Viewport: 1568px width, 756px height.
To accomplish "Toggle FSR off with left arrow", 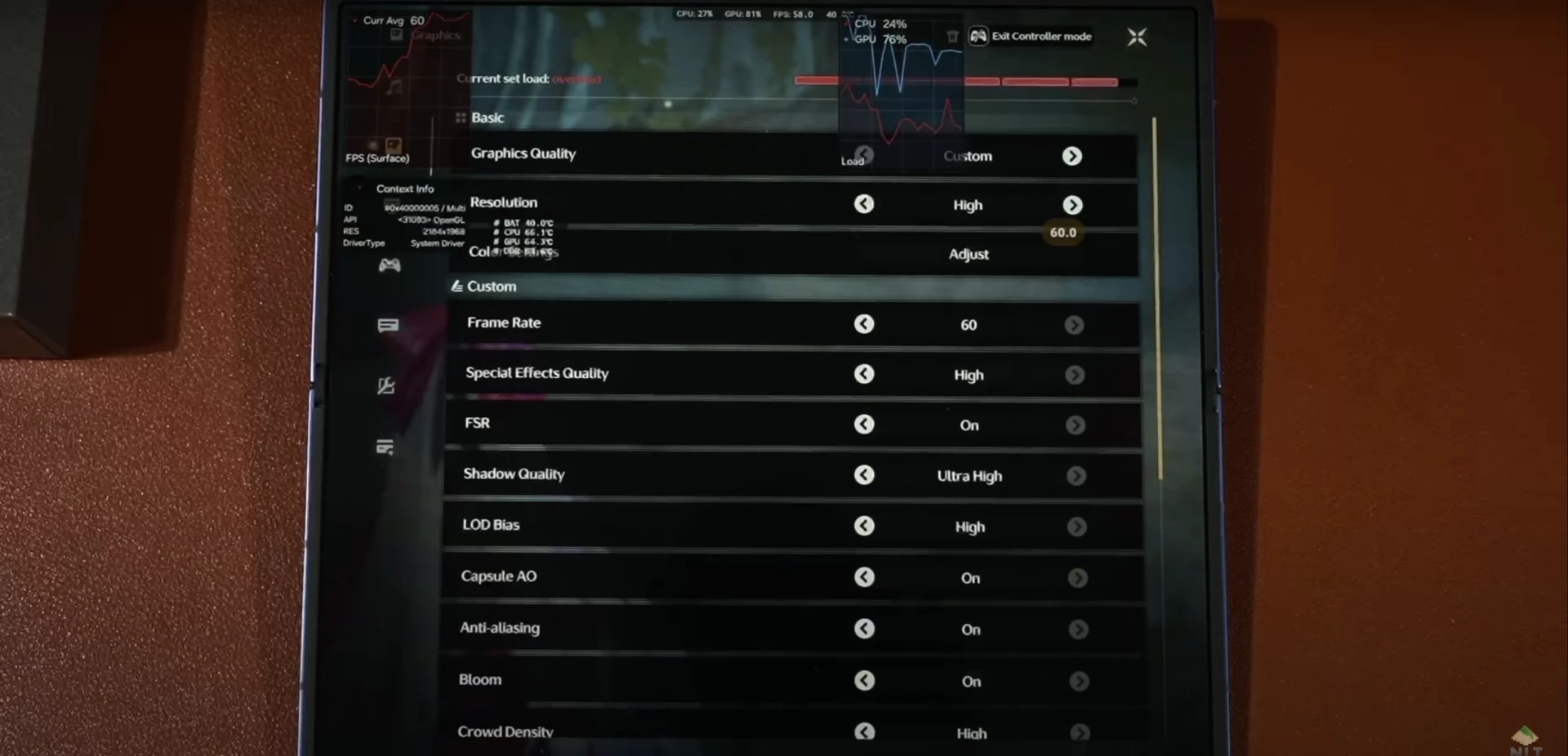I will pyautogui.click(x=864, y=425).
